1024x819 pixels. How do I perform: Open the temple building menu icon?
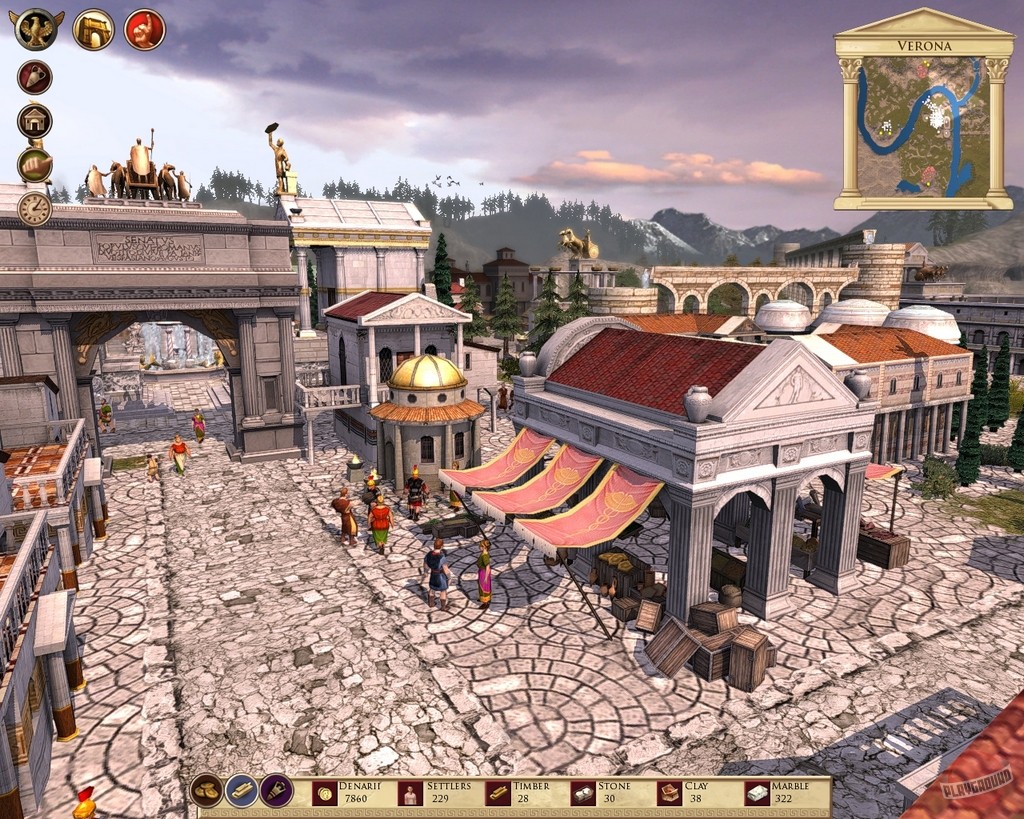[35, 121]
